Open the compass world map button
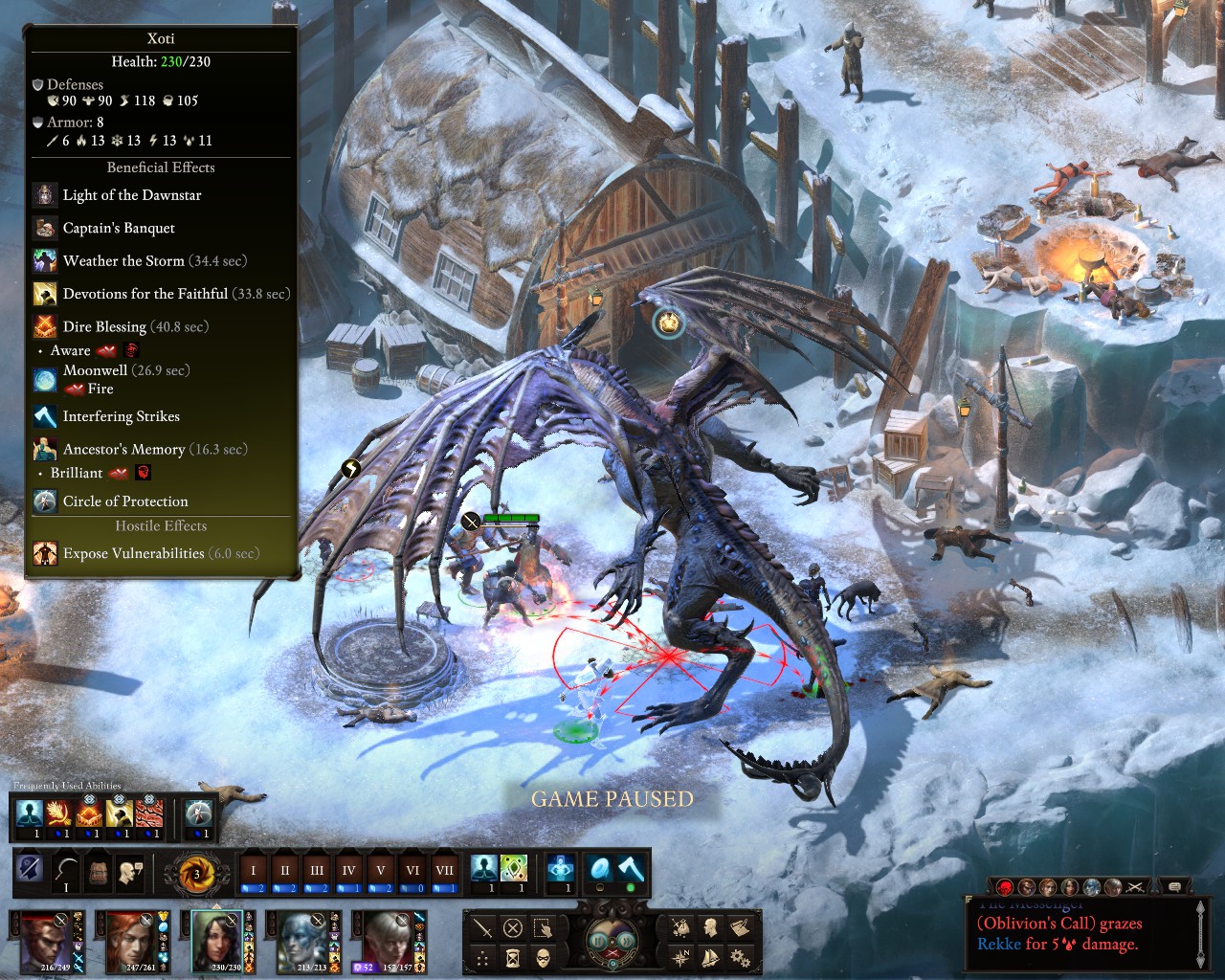The image size is (1225, 980). click(680, 957)
